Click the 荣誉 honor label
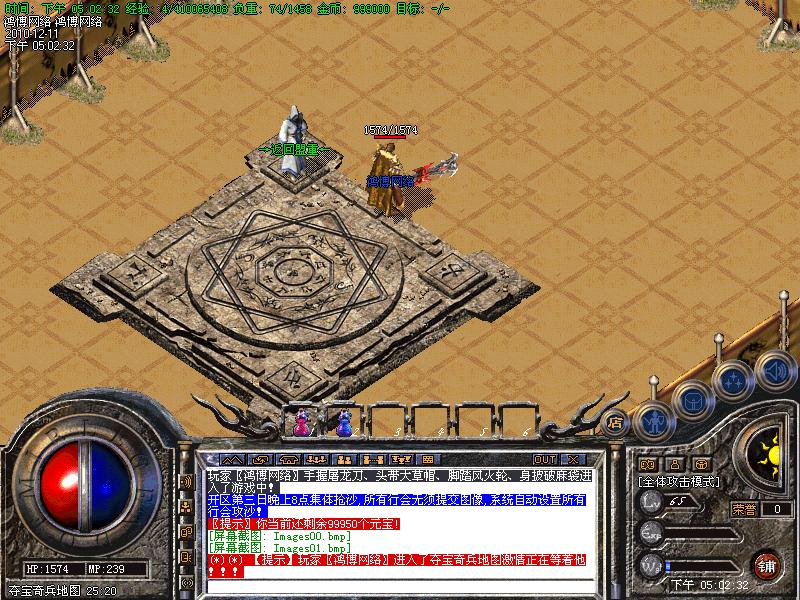 click(743, 508)
